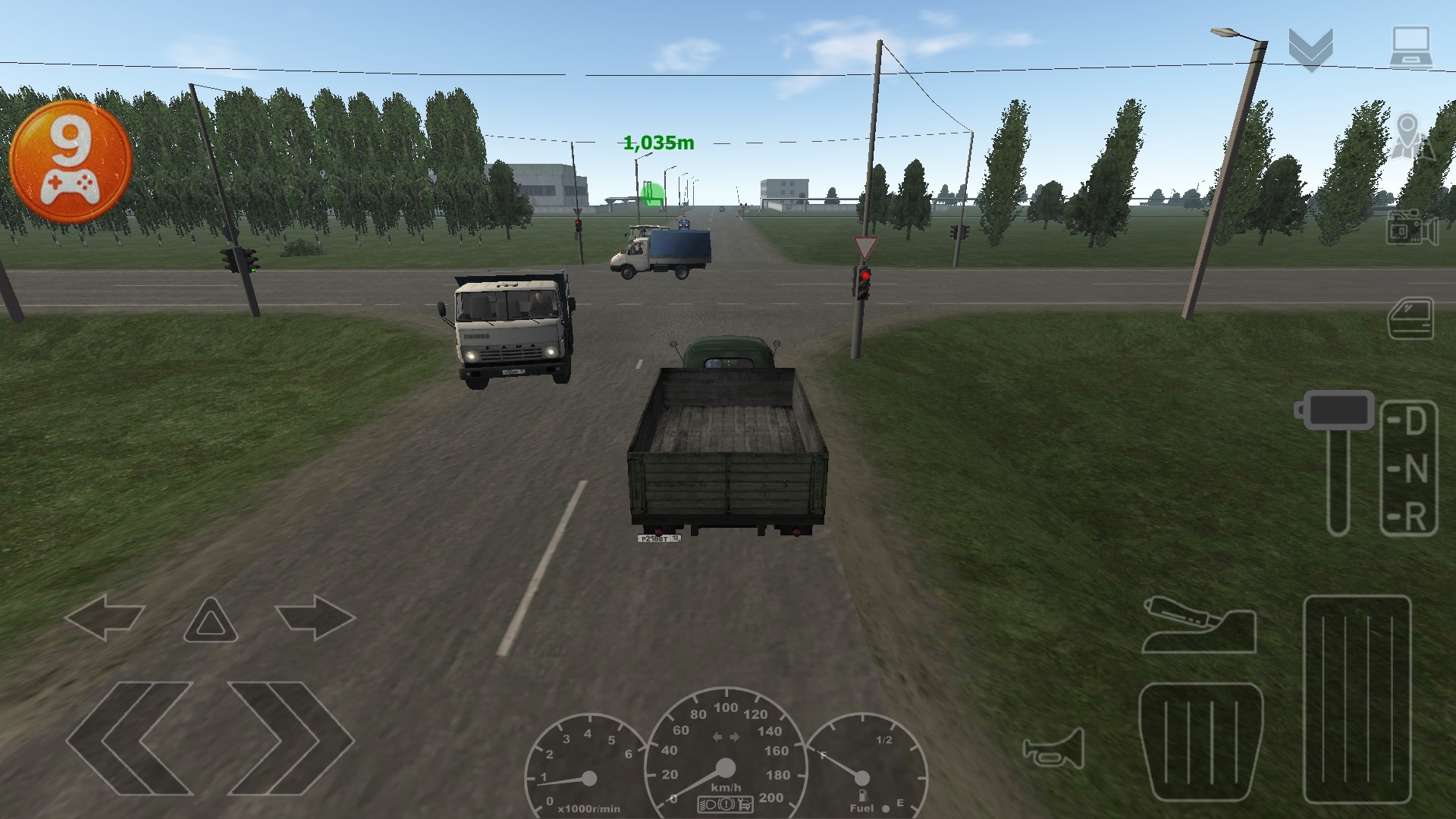Image resolution: width=1456 pixels, height=819 pixels.
Task: Turn on the left turn signal arrow
Action: click(x=105, y=617)
